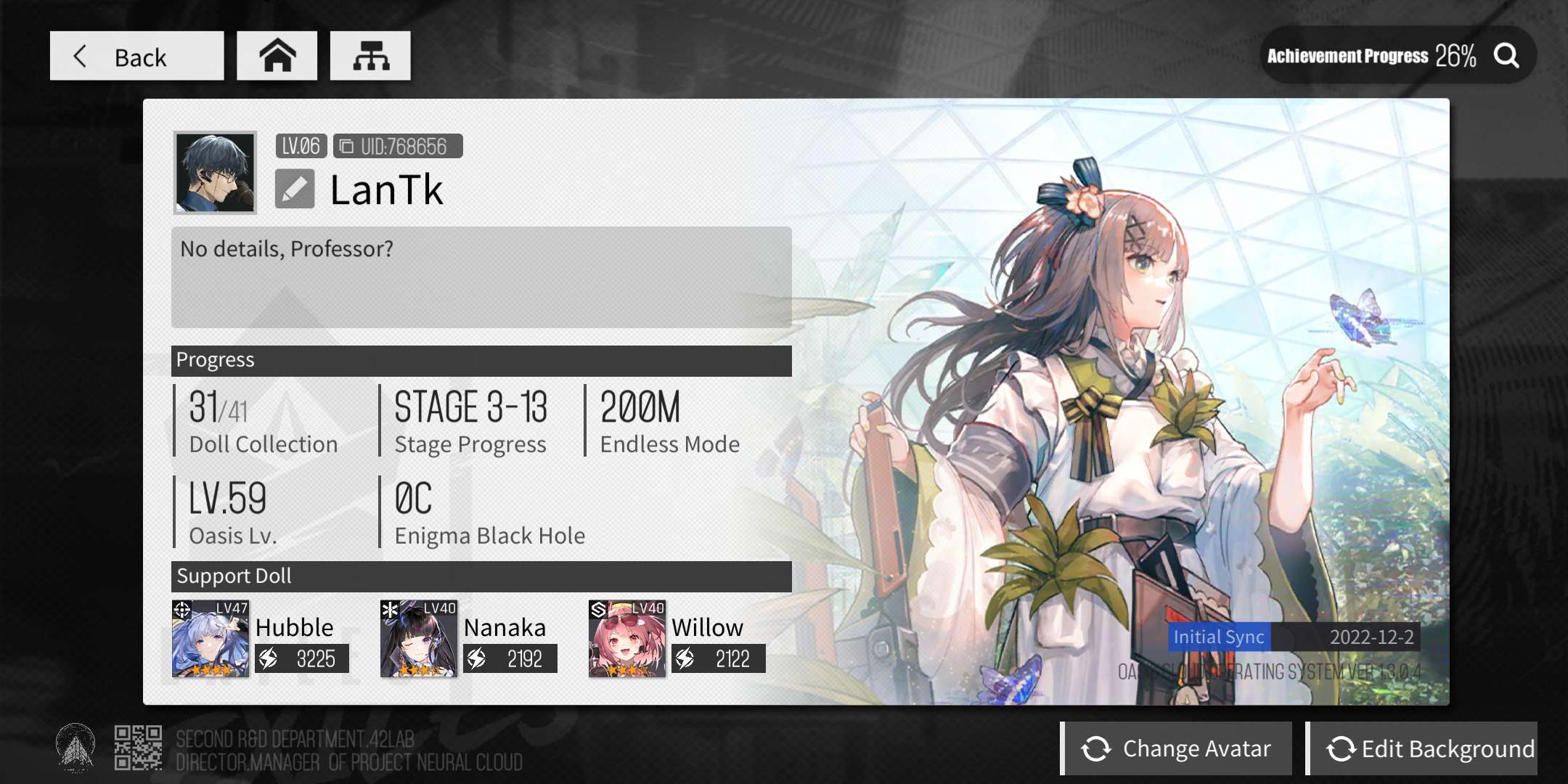Edit the LanTk name with pencil icon
Image resolution: width=1568 pixels, height=784 pixels.
[x=295, y=189]
